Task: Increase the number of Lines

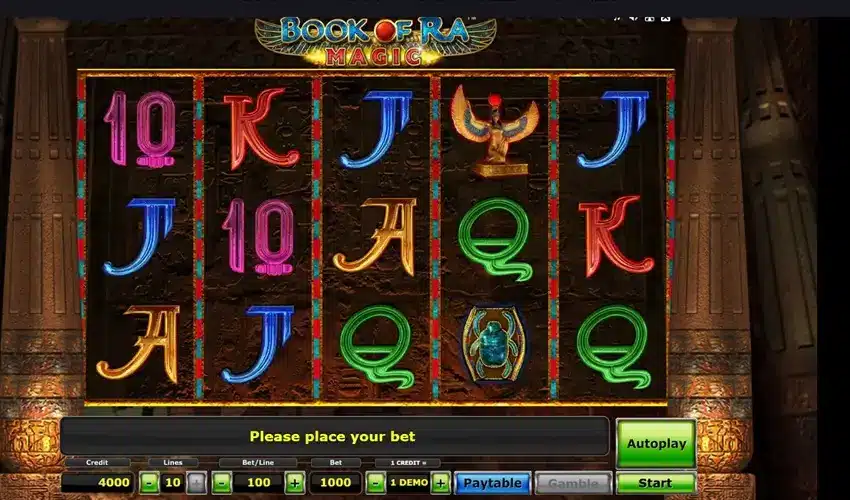Action: click(197, 483)
